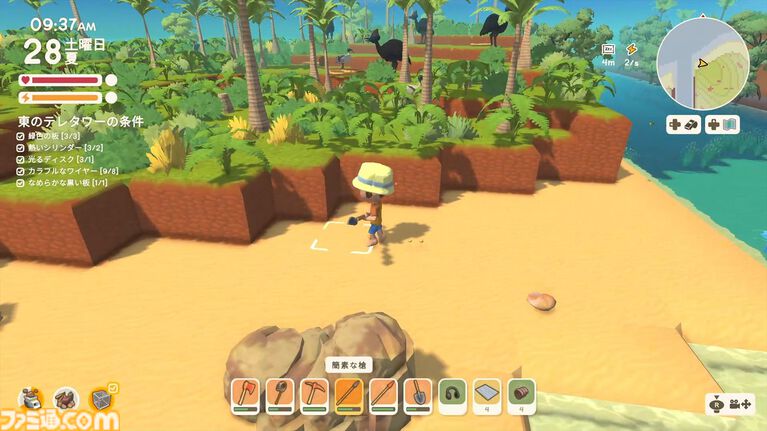The height and width of the screenshot is (431, 767).
Task: Equip the blue spade from the hotbar
Action: click(417, 395)
